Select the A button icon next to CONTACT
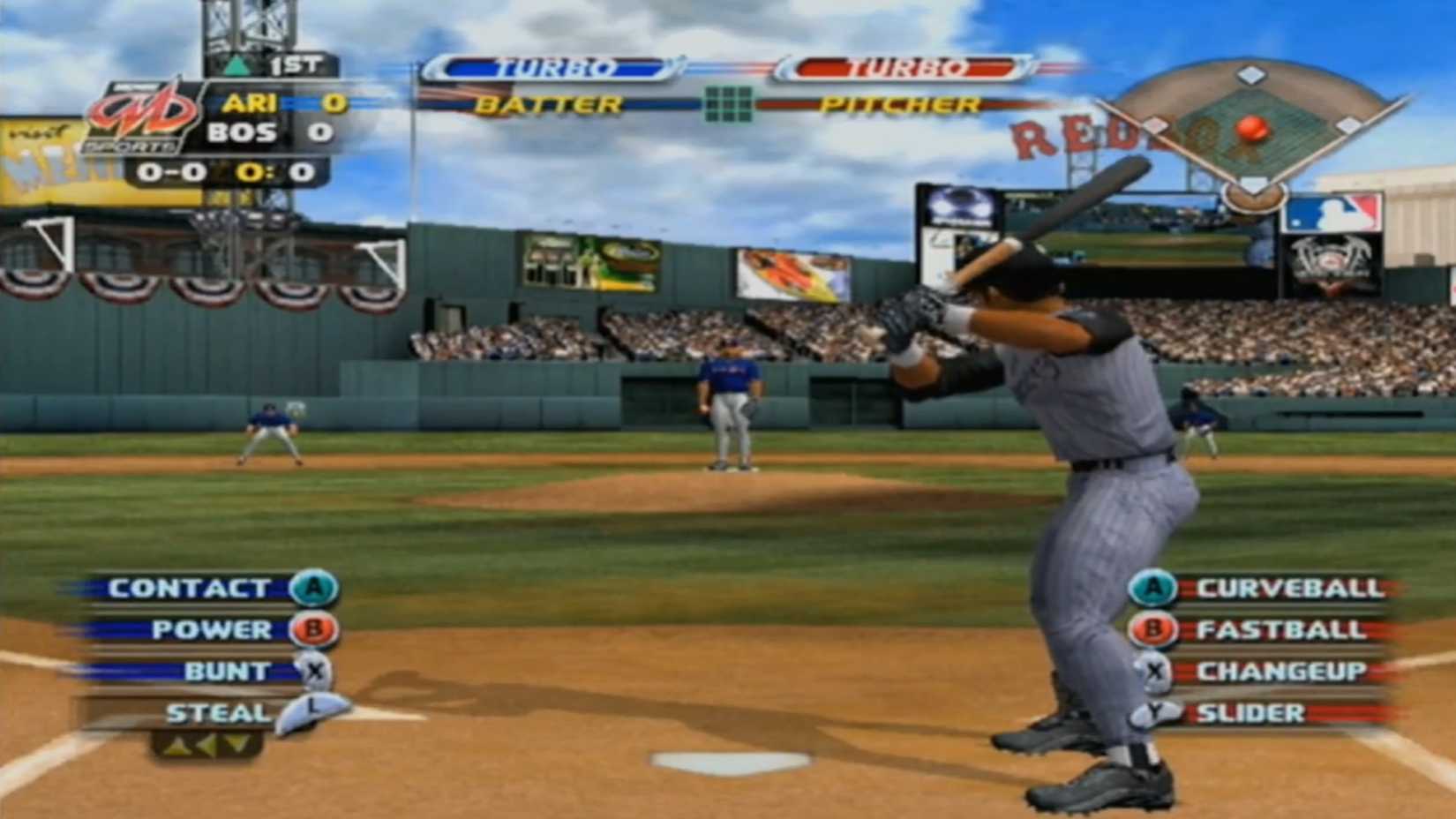The image size is (1456, 819). 313,588
